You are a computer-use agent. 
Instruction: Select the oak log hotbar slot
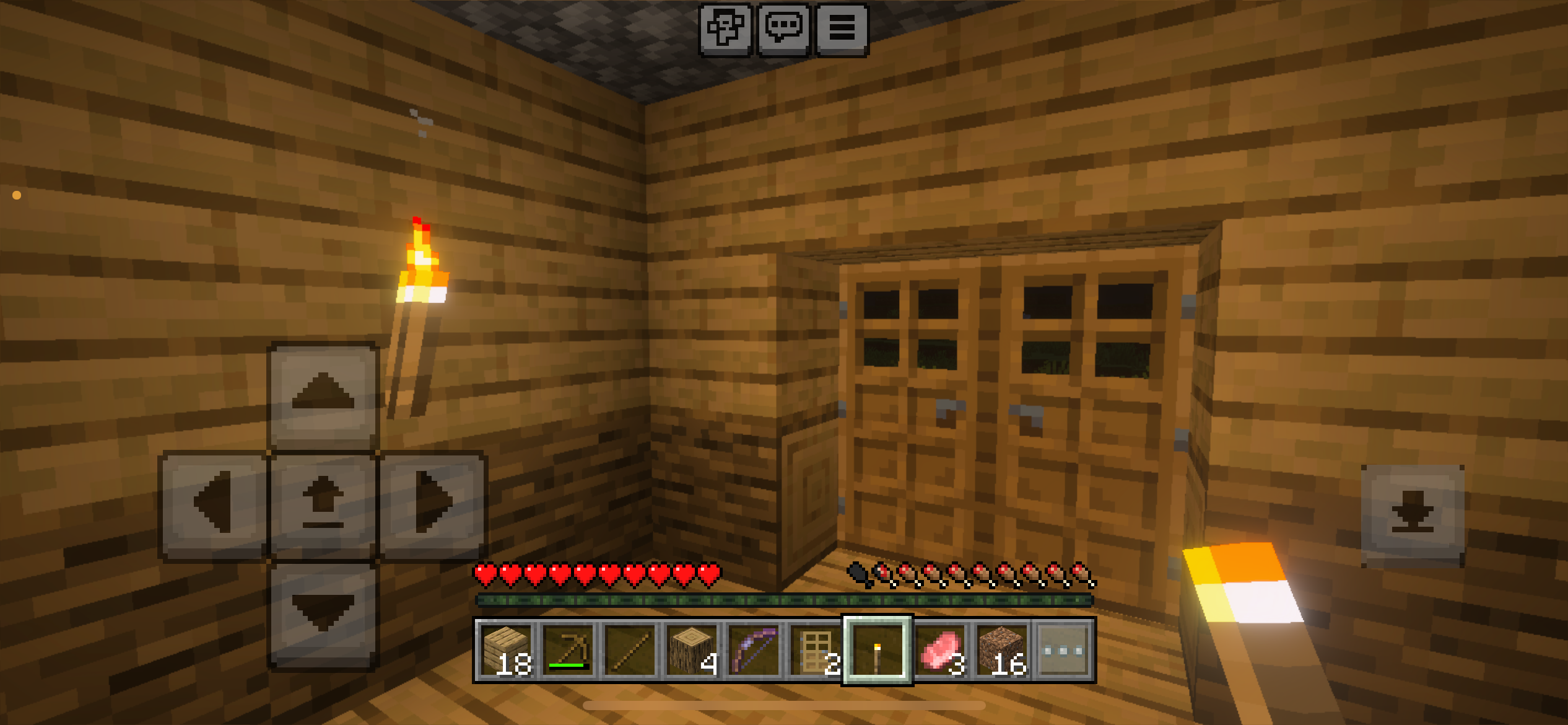(692, 650)
